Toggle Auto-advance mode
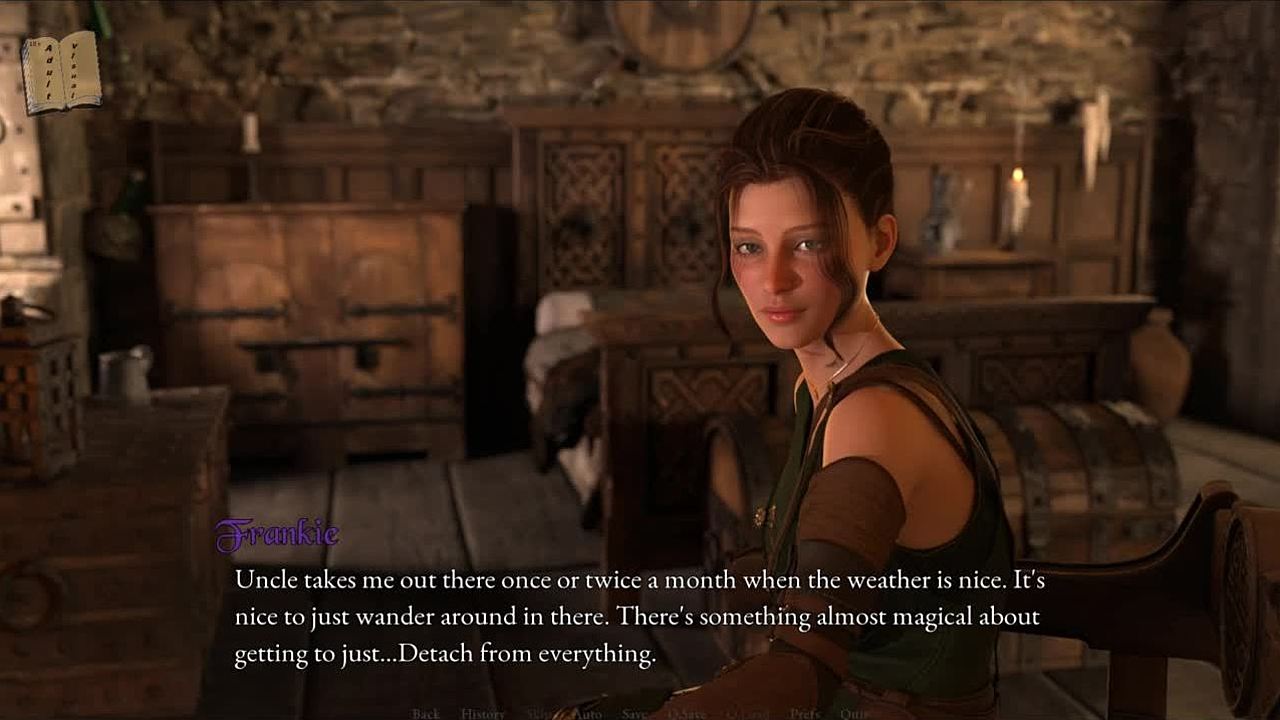The image size is (1280, 720). coord(588,714)
